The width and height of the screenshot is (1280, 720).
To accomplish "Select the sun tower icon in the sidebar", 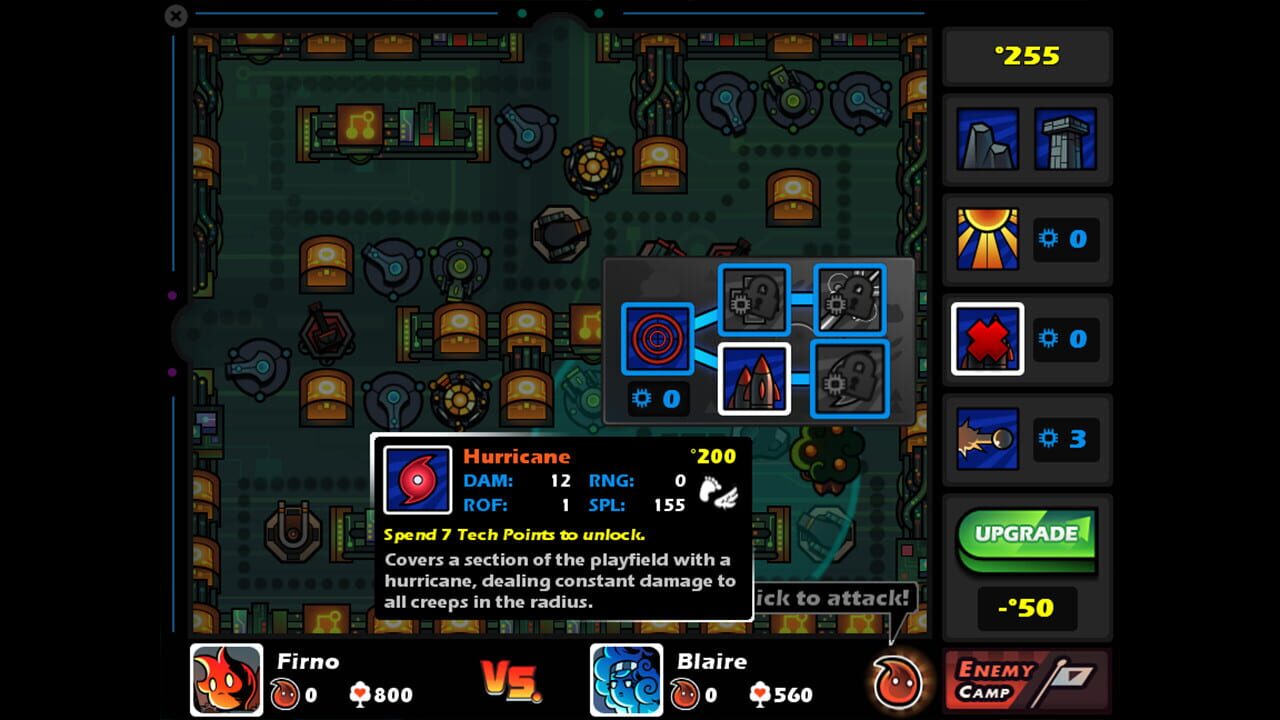I will [986, 238].
